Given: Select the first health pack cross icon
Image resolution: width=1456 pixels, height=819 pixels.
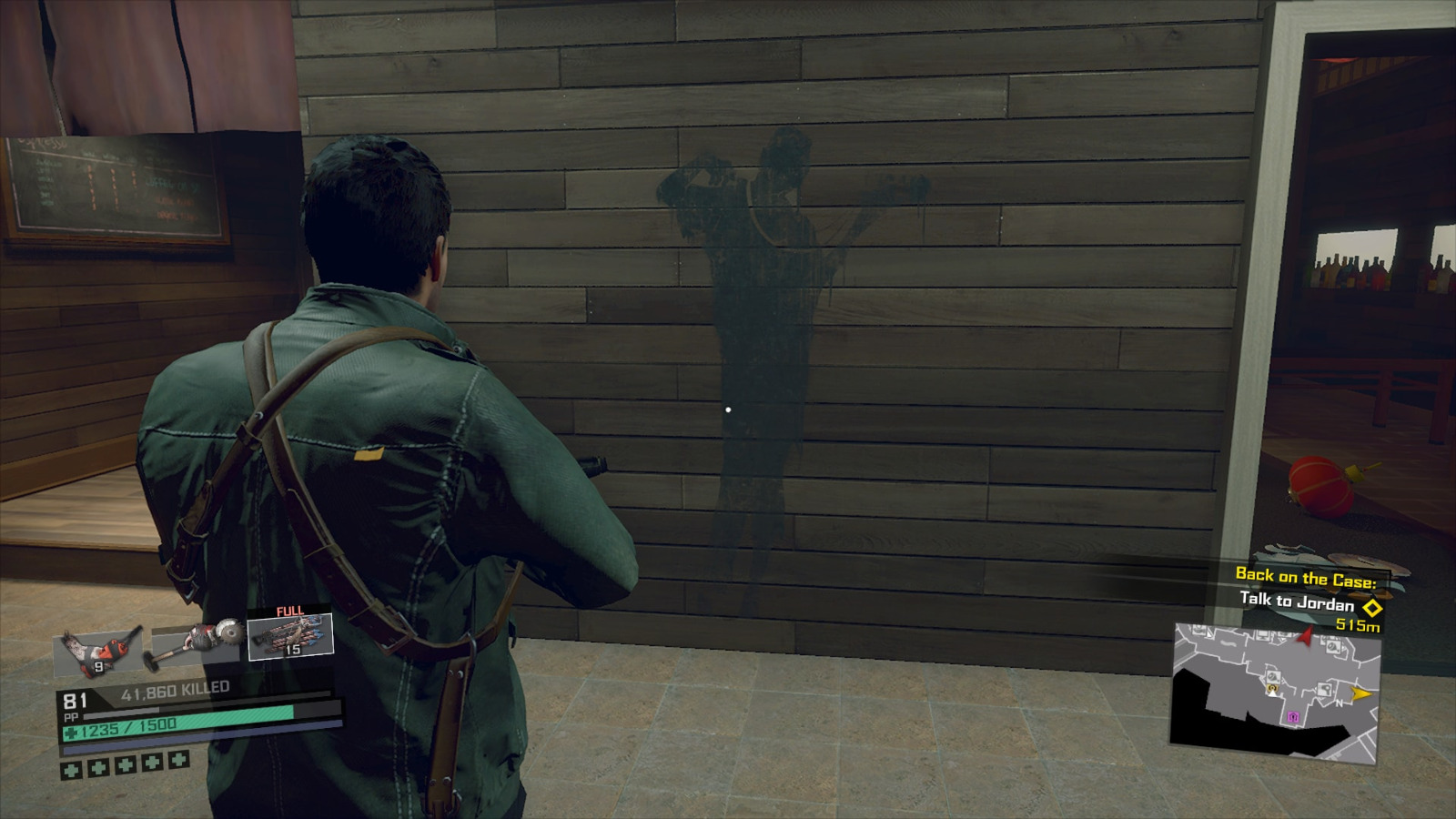Looking at the screenshot, I should point(70,770).
